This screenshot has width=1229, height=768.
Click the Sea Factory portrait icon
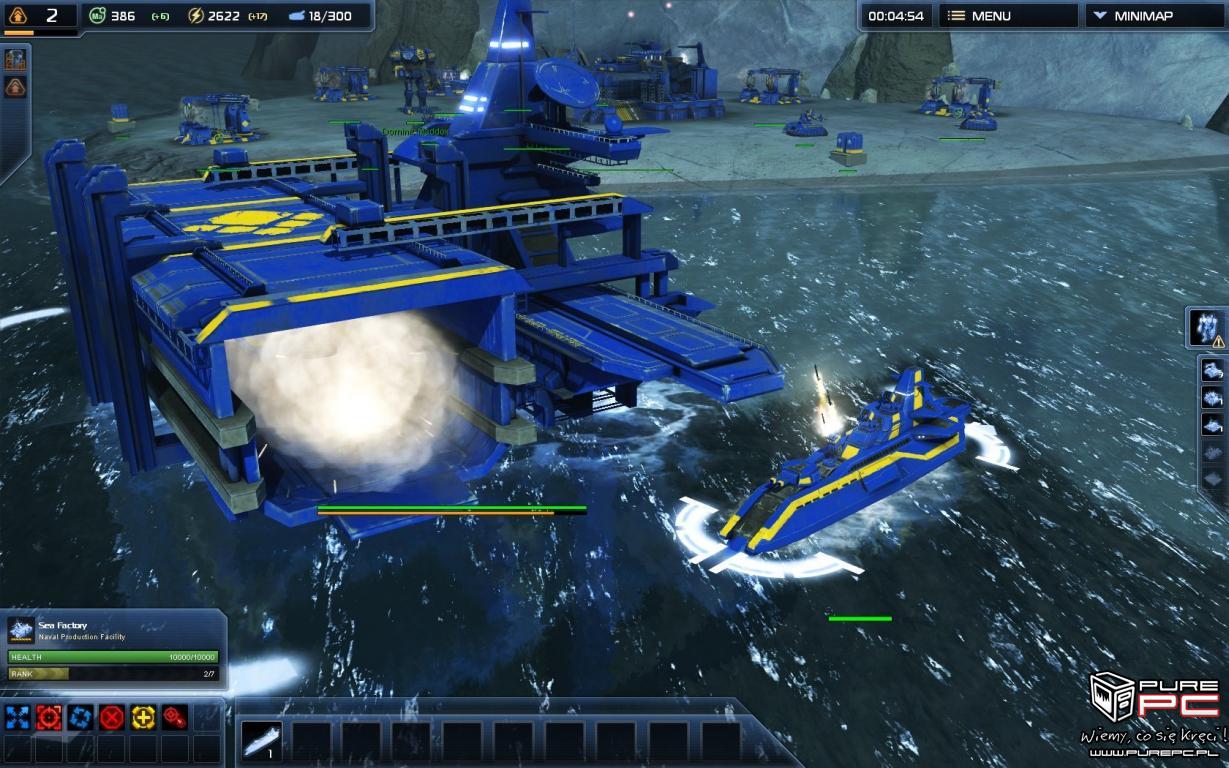pos(21,629)
